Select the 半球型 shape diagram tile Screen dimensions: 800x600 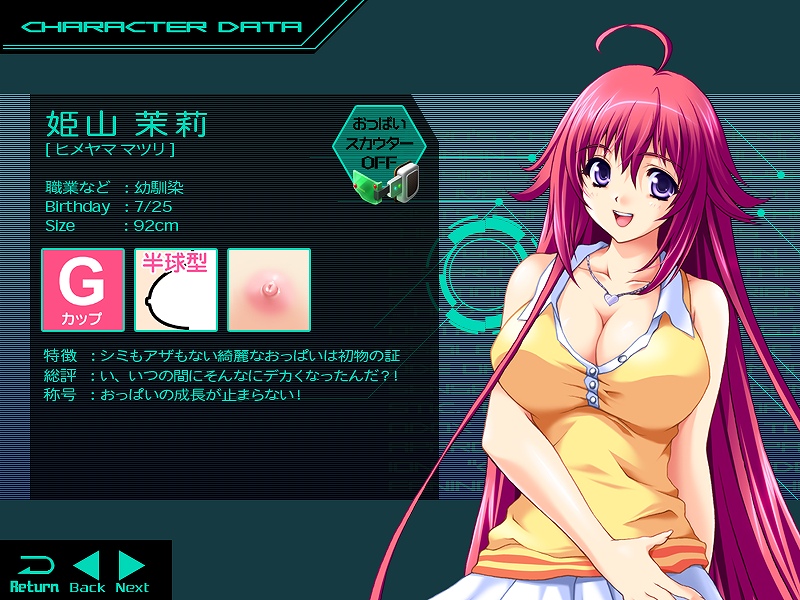(176, 290)
